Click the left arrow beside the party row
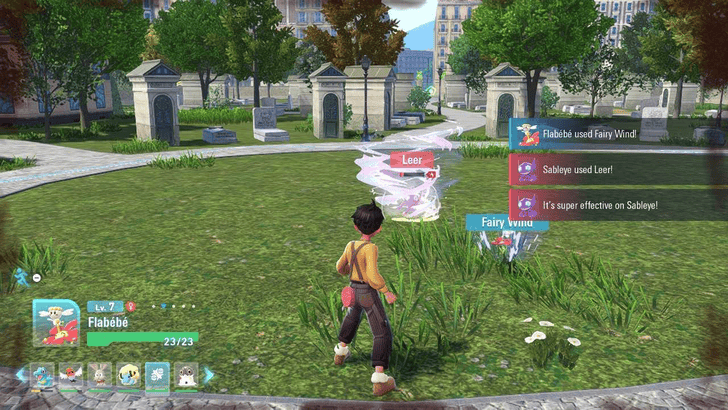Viewport: 728px width, 410px height. point(20,375)
